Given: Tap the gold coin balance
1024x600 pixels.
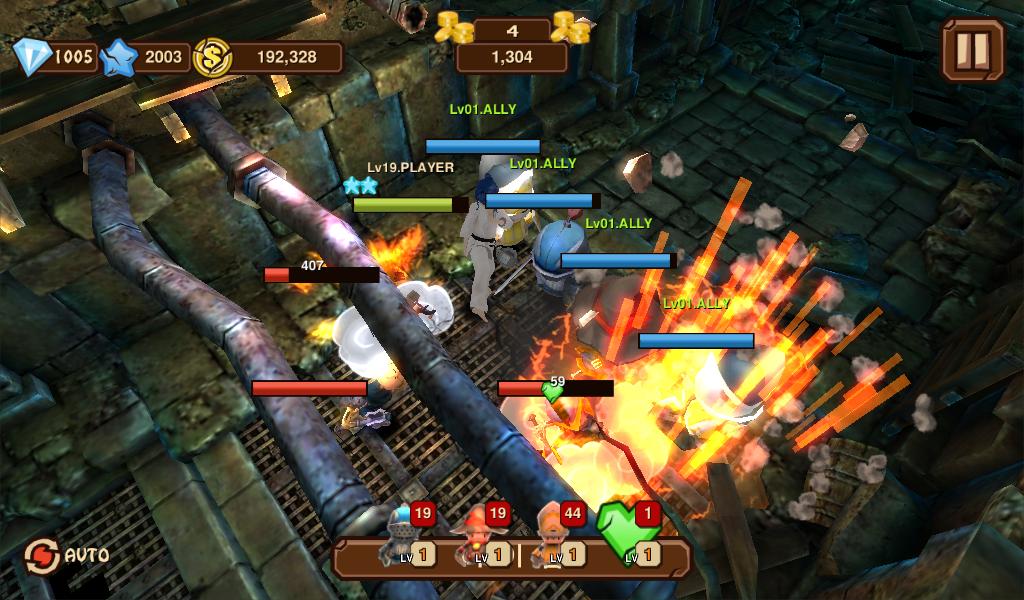Looking at the screenshot, I should tap(270, 57).
